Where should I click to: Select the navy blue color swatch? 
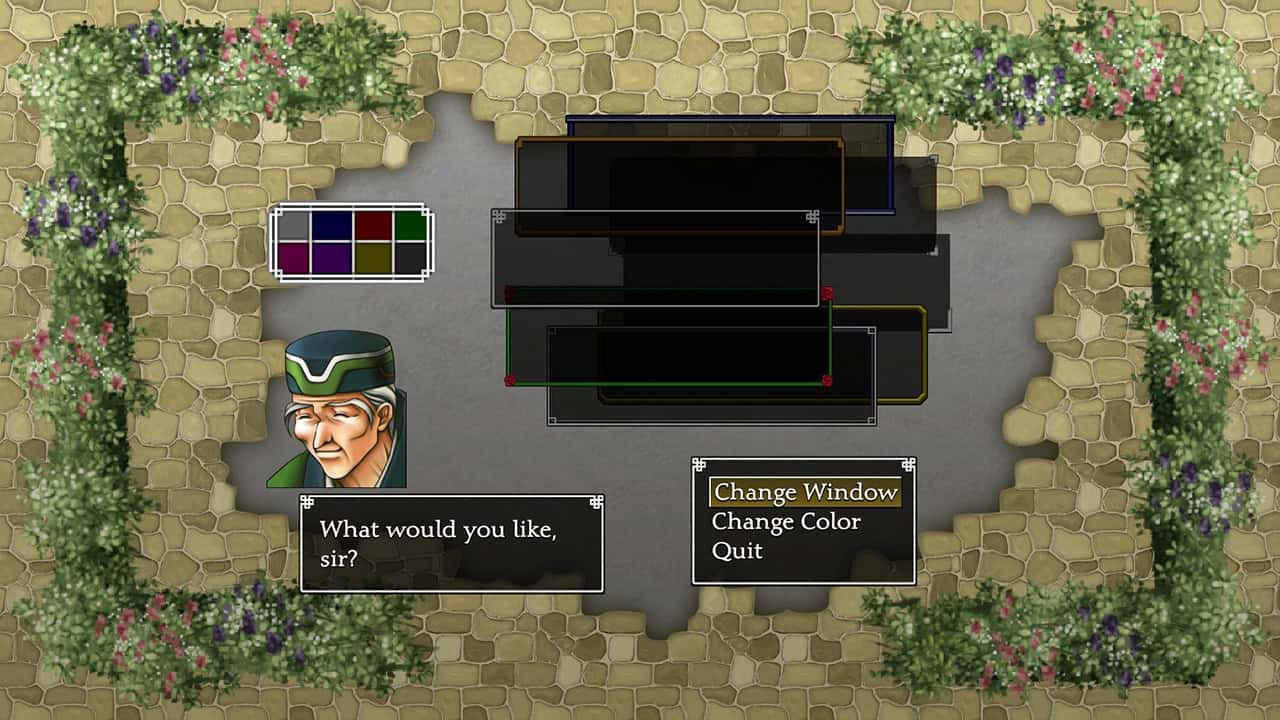(x=331, y=226)
